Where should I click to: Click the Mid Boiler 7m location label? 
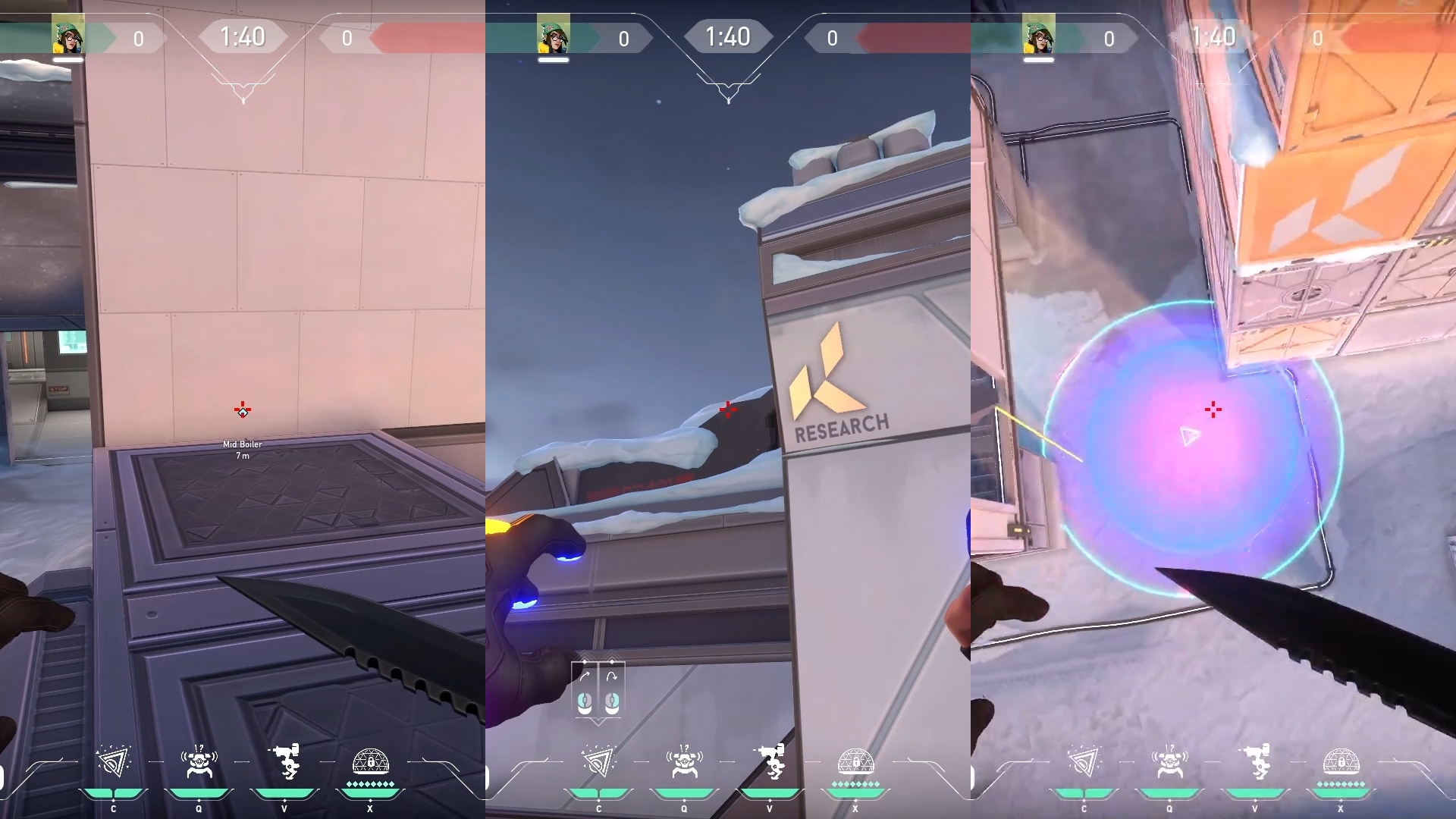point(241,449)
